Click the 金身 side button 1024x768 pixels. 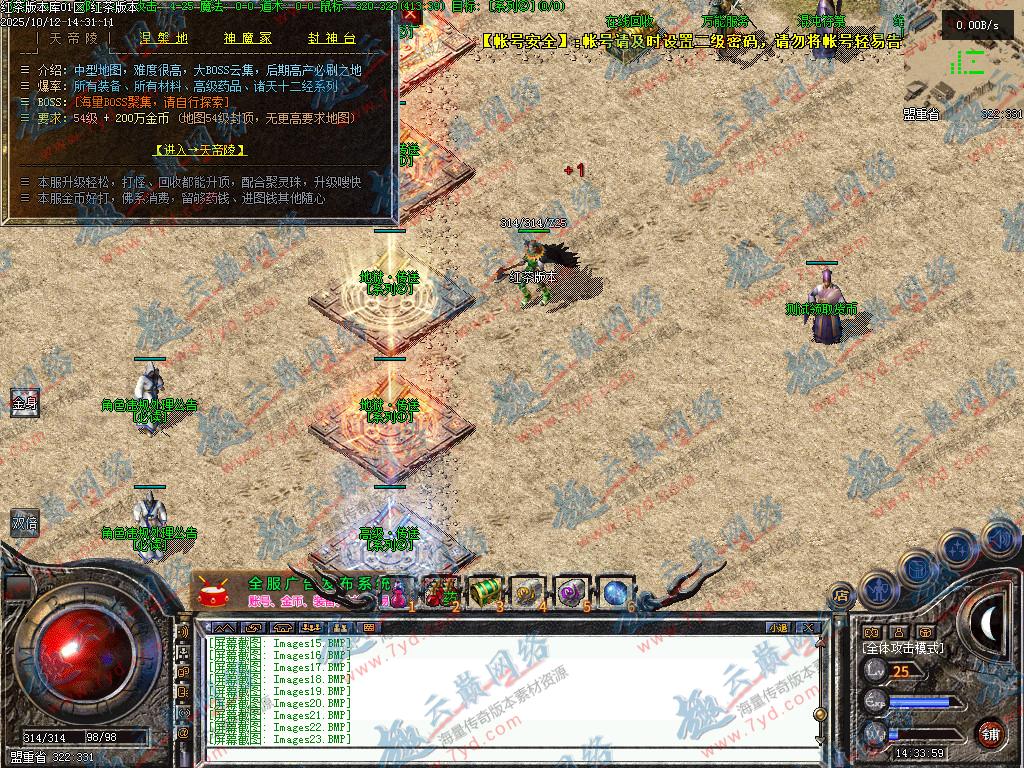point(24,403)
